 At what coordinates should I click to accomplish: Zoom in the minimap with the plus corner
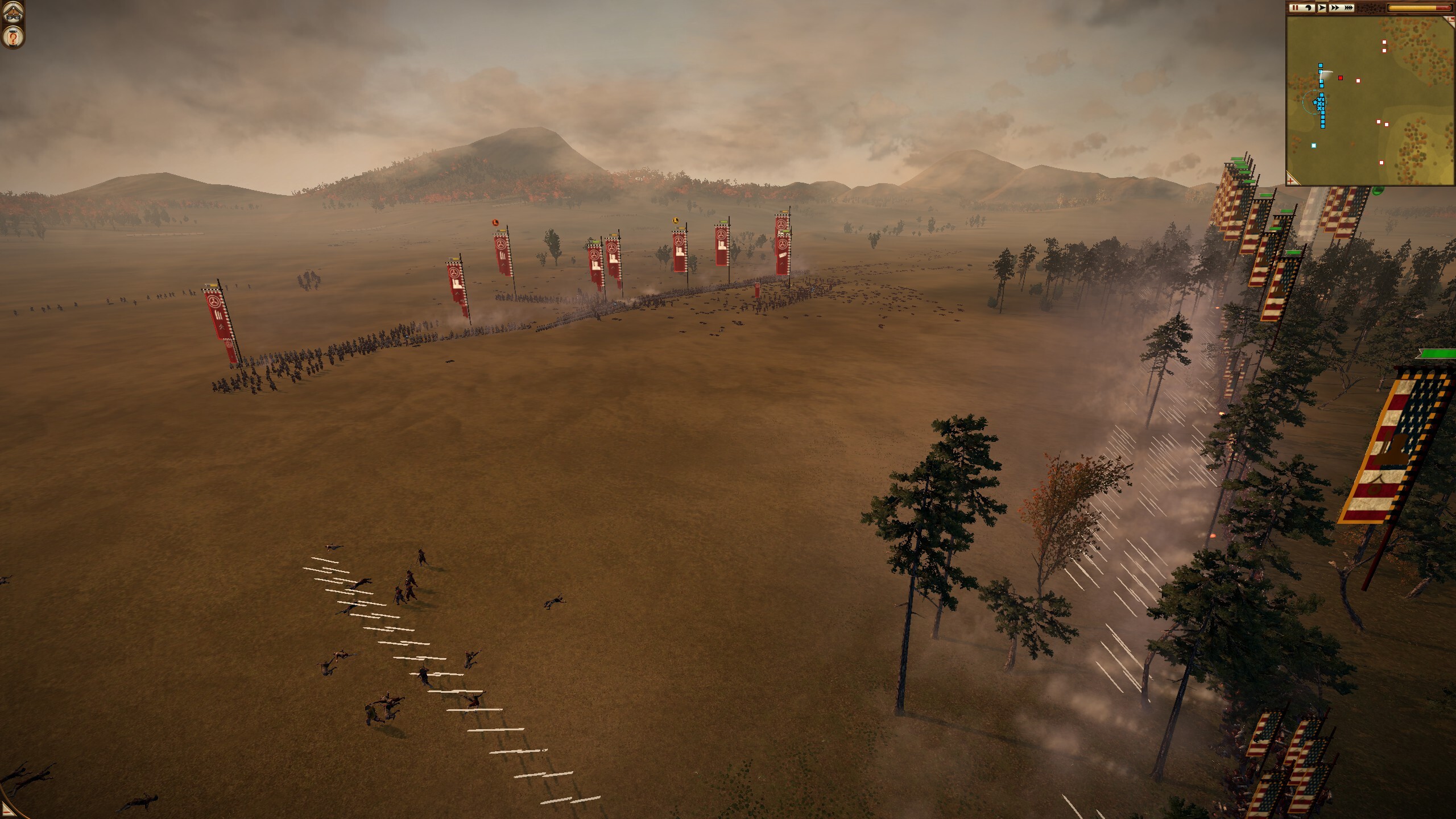coord(1292,180)
